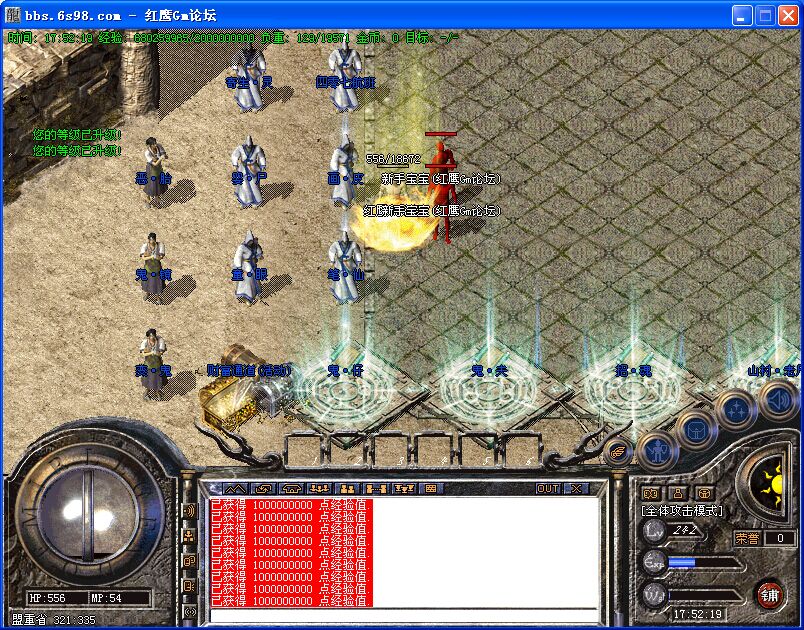
Task: Open the two-figures icon on chat toolbar
Action: pos(349,488)
